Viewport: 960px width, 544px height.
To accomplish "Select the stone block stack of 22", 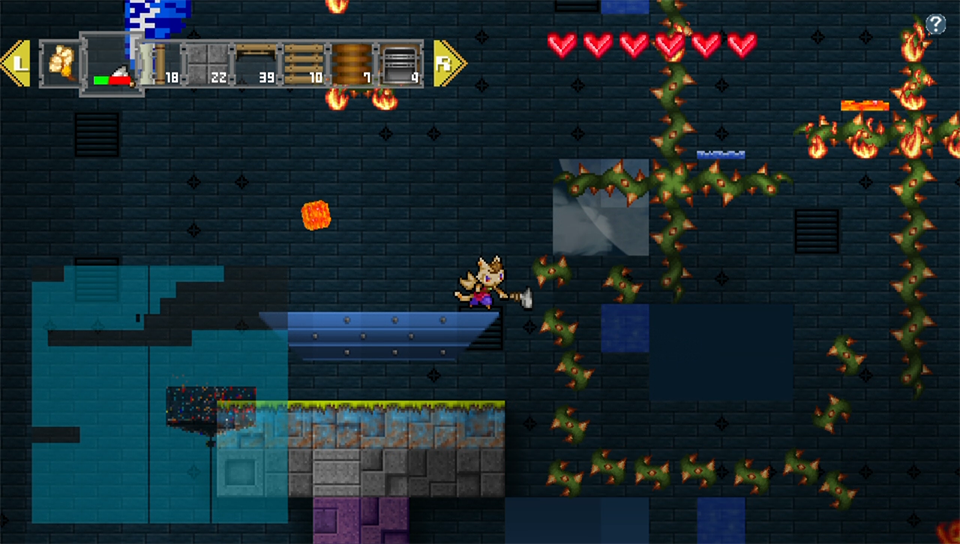I will (x=206, y=64).
